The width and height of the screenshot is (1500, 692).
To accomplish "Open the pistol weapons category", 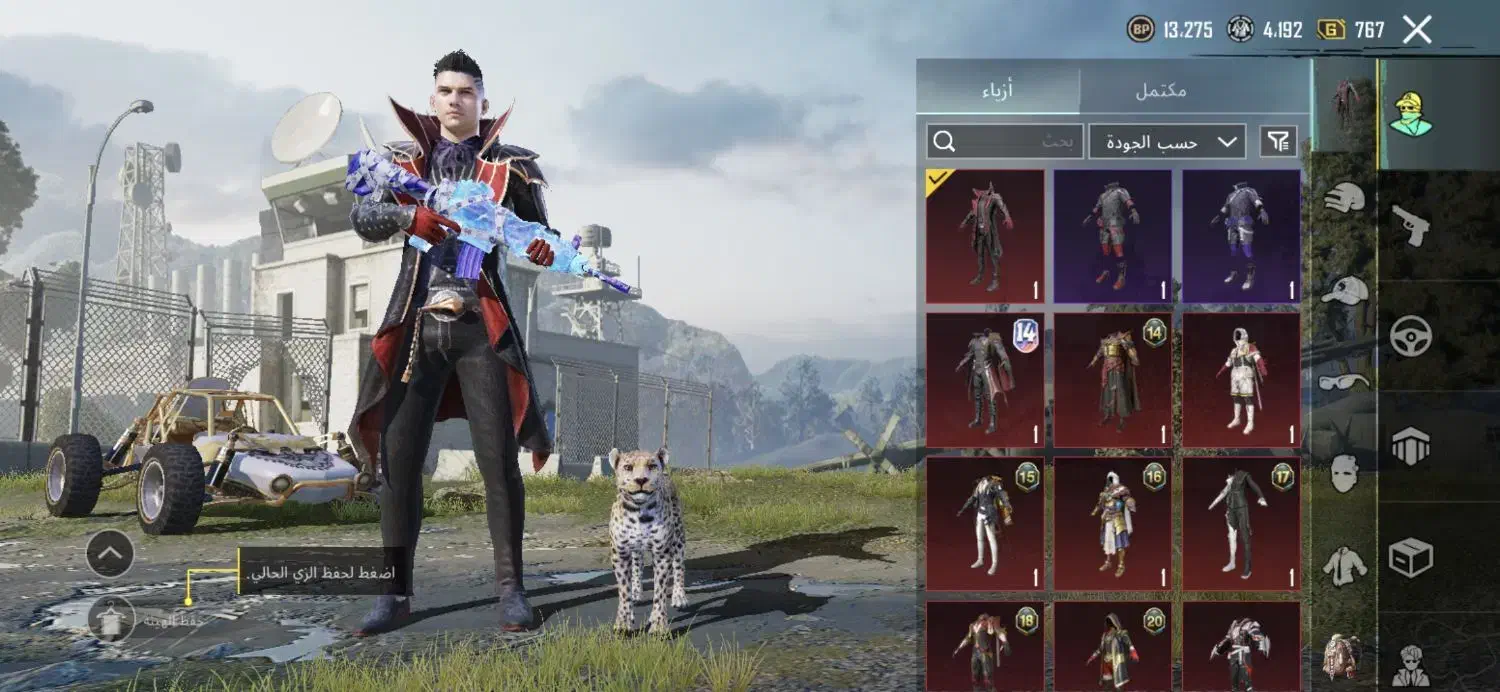I will click(1410, 225).
